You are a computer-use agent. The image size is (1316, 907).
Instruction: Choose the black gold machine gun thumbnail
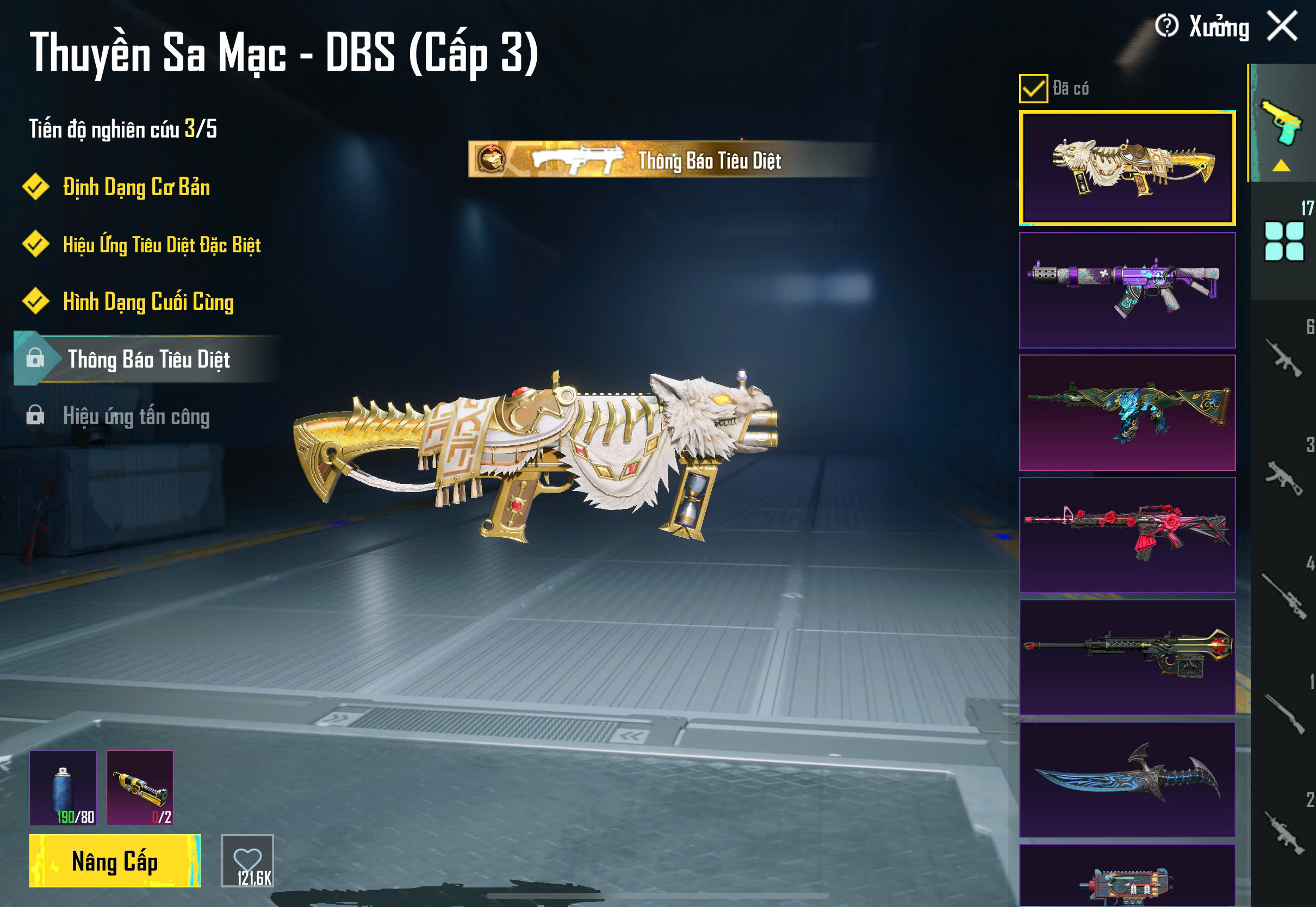pyautogui.click(x=1127, y=657)
